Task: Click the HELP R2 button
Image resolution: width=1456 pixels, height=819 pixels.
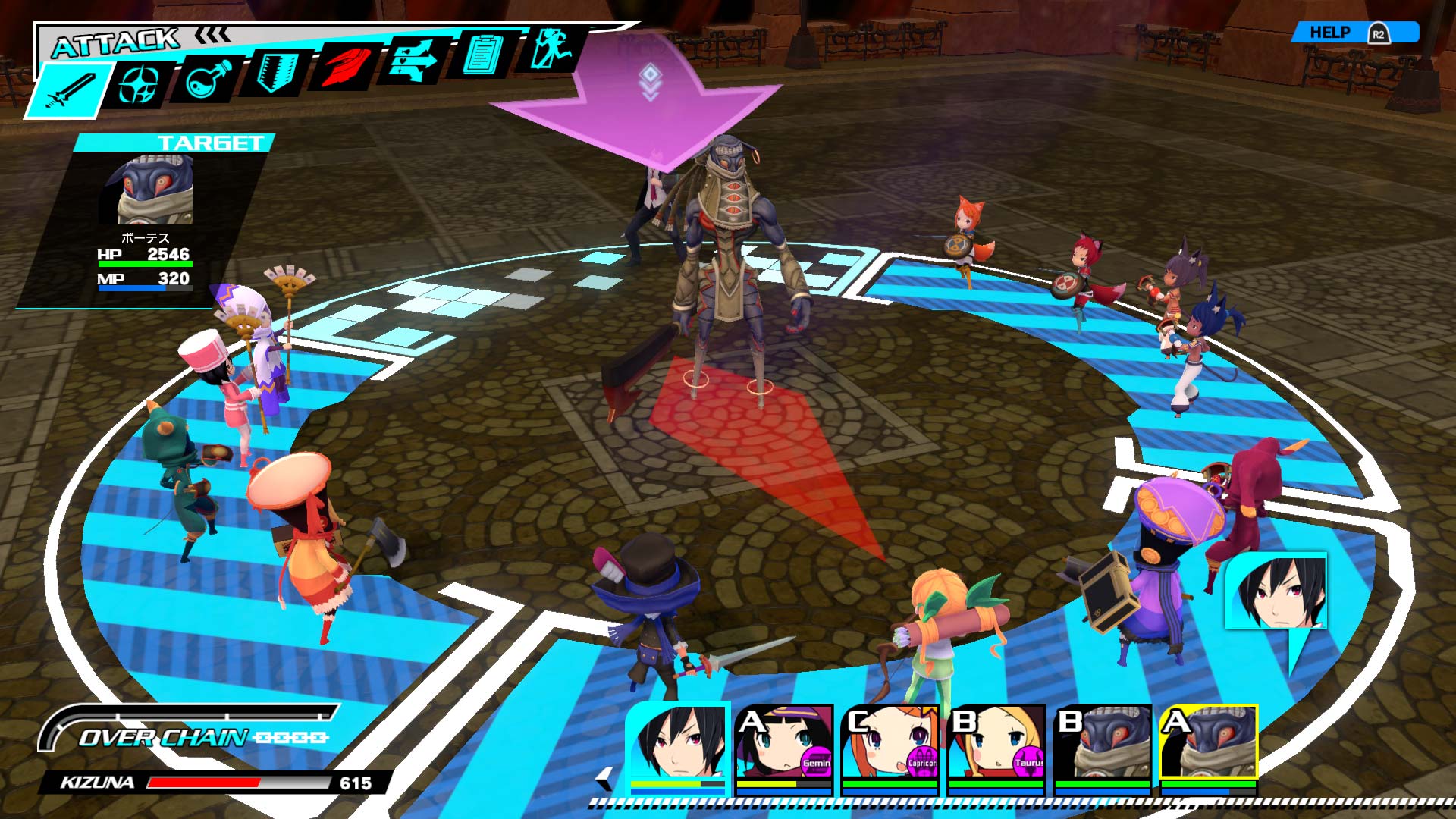Action: [x=1357, y=32]
